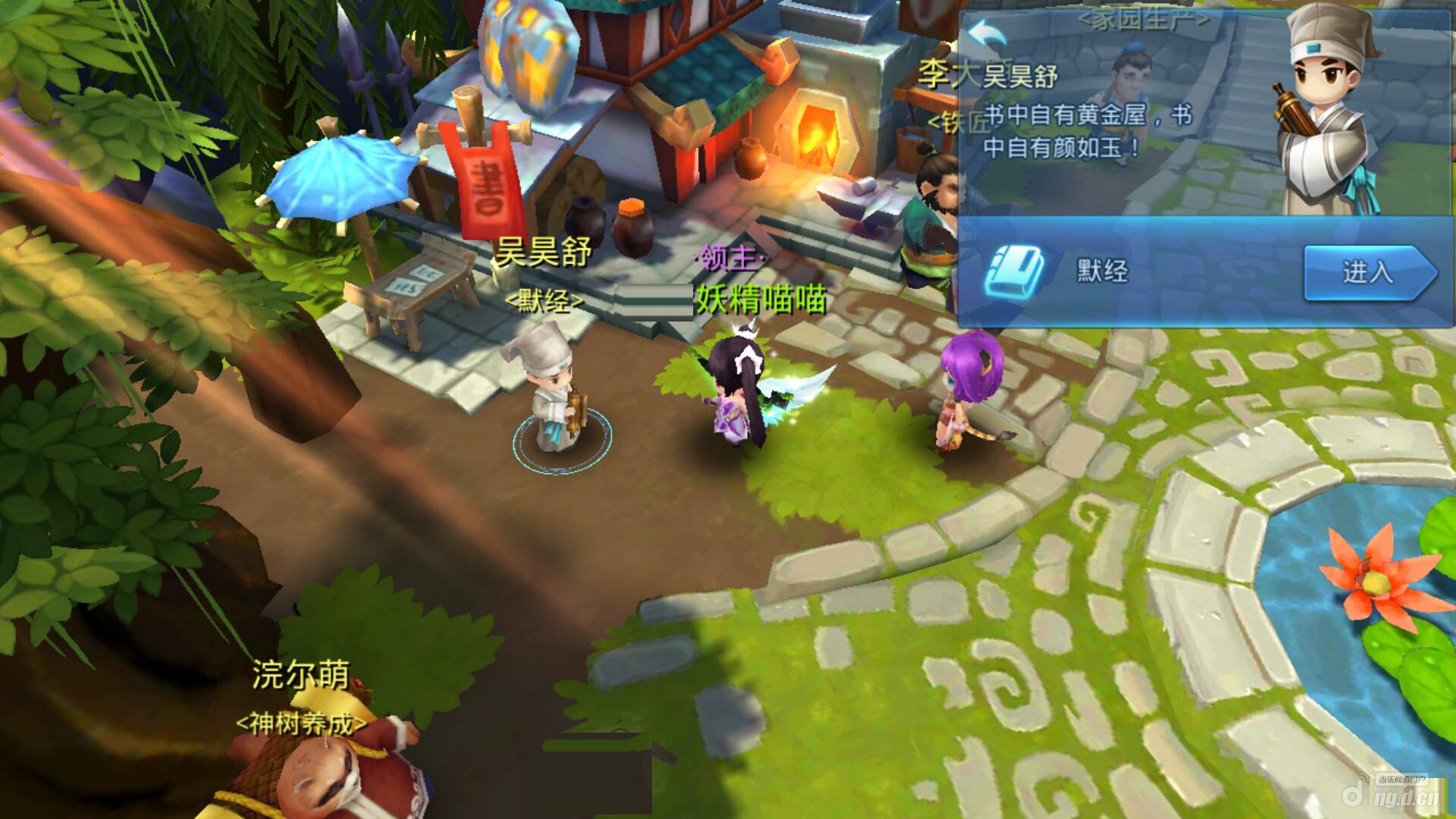Close the NPC dialogue with the back arrow
The width and height of the screenshot is (1456, 819).
[x=988, y=35]
